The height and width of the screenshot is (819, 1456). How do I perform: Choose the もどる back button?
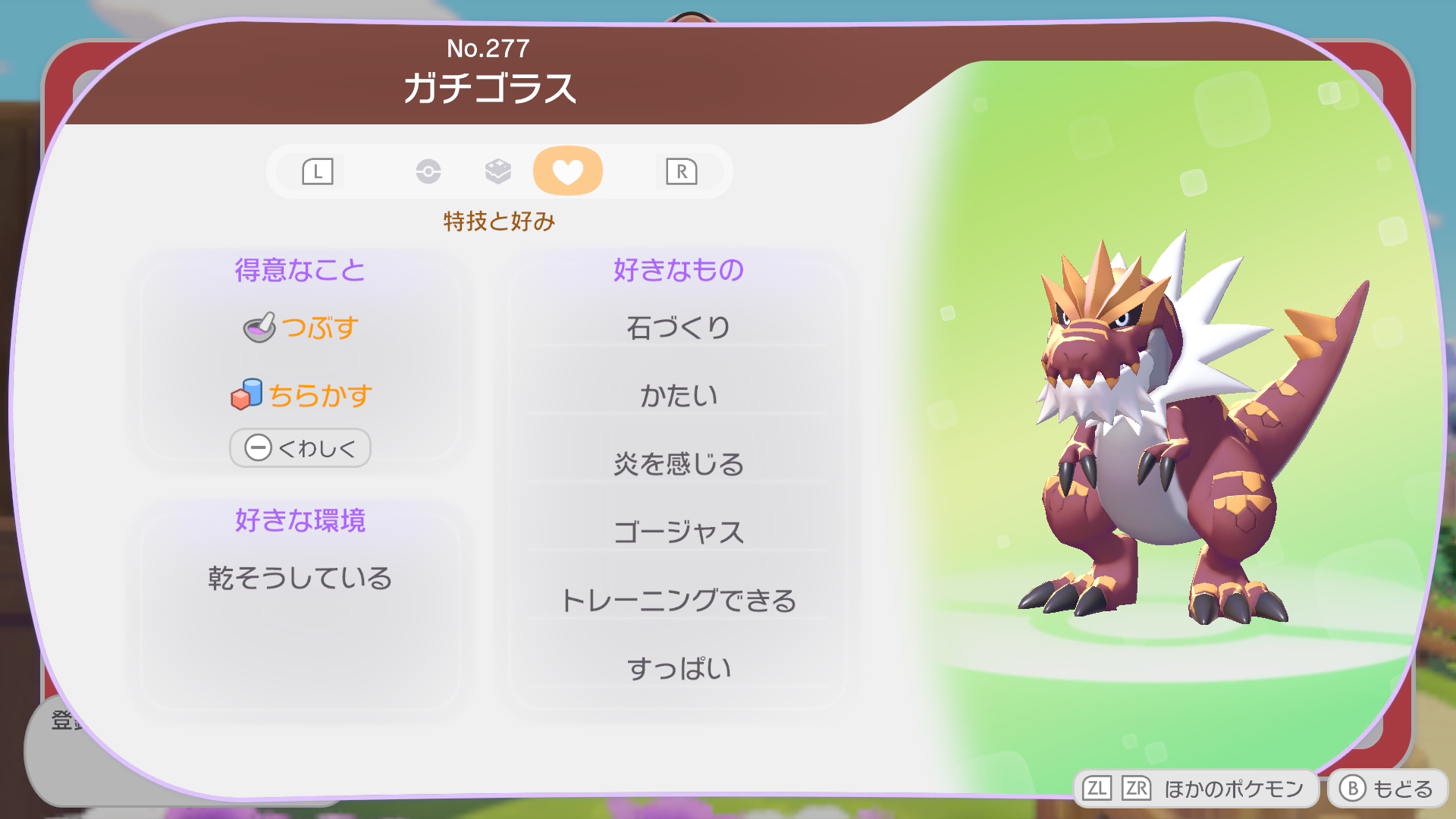pyautogui.click(x=1388, y=789)
